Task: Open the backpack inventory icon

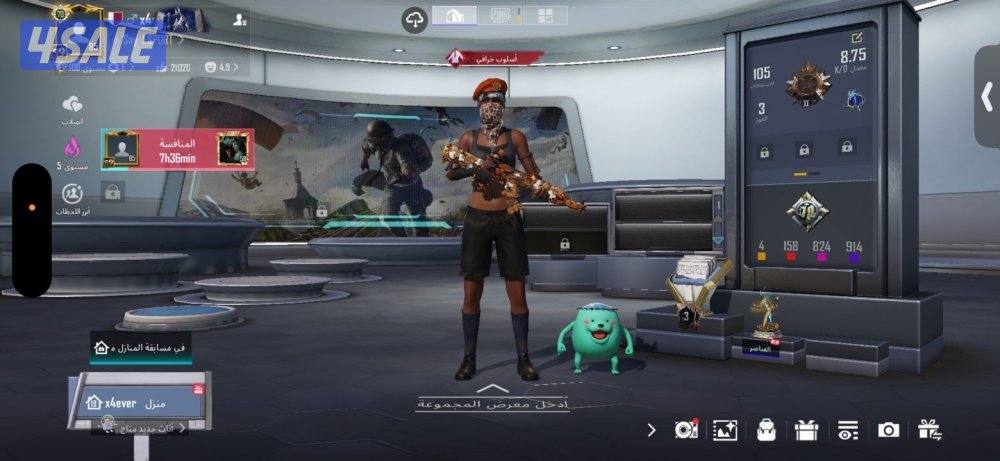Action: [x=766, y=430]
